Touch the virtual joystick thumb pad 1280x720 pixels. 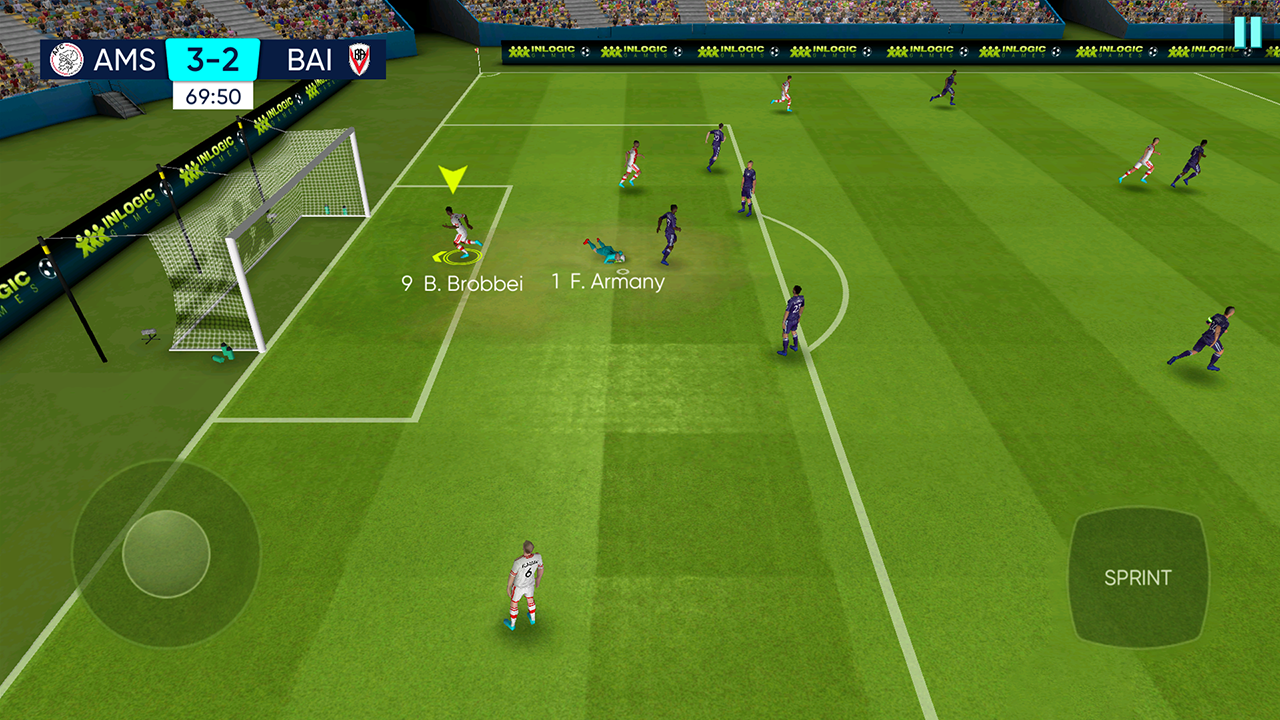pos(166,554)
